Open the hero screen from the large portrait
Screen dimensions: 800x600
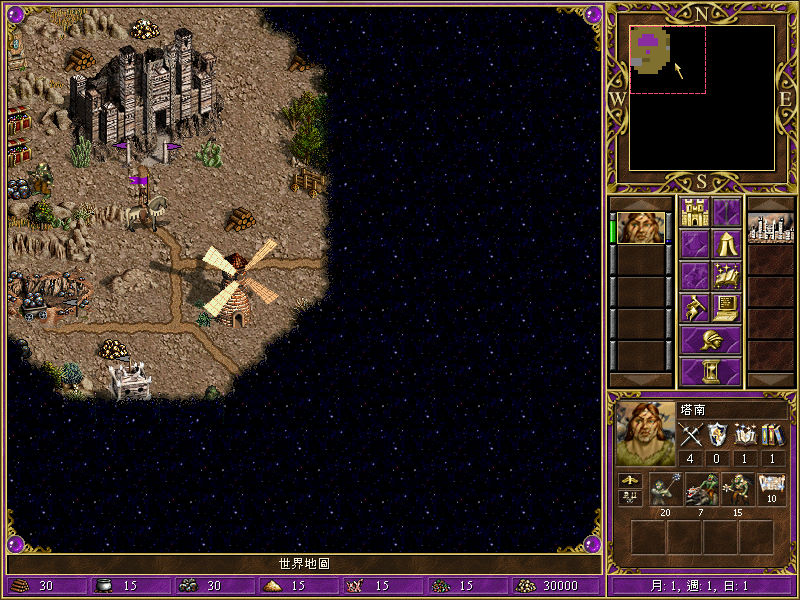click(x=646, y=434)
